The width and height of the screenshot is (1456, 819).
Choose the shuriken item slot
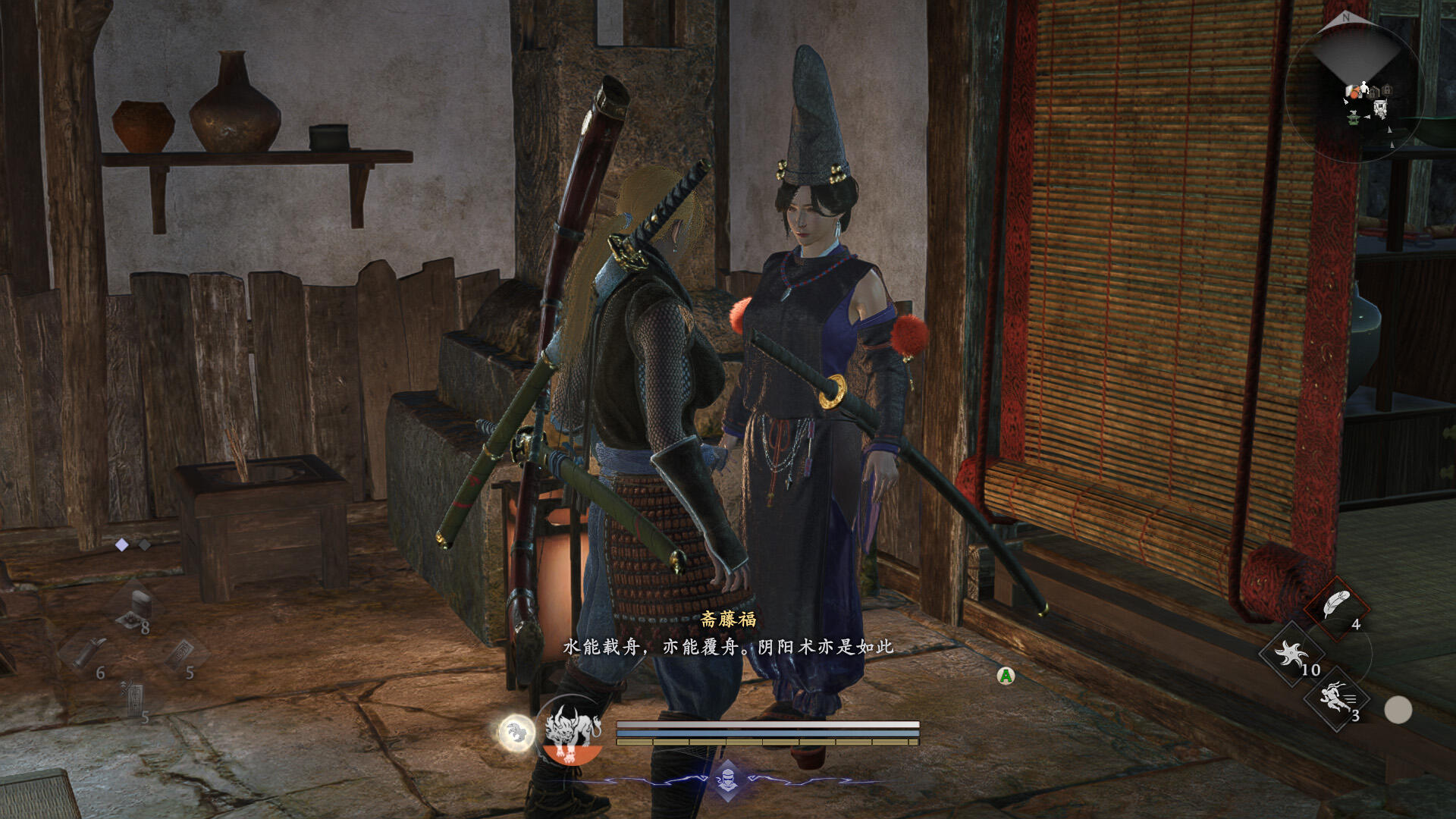1291,653
